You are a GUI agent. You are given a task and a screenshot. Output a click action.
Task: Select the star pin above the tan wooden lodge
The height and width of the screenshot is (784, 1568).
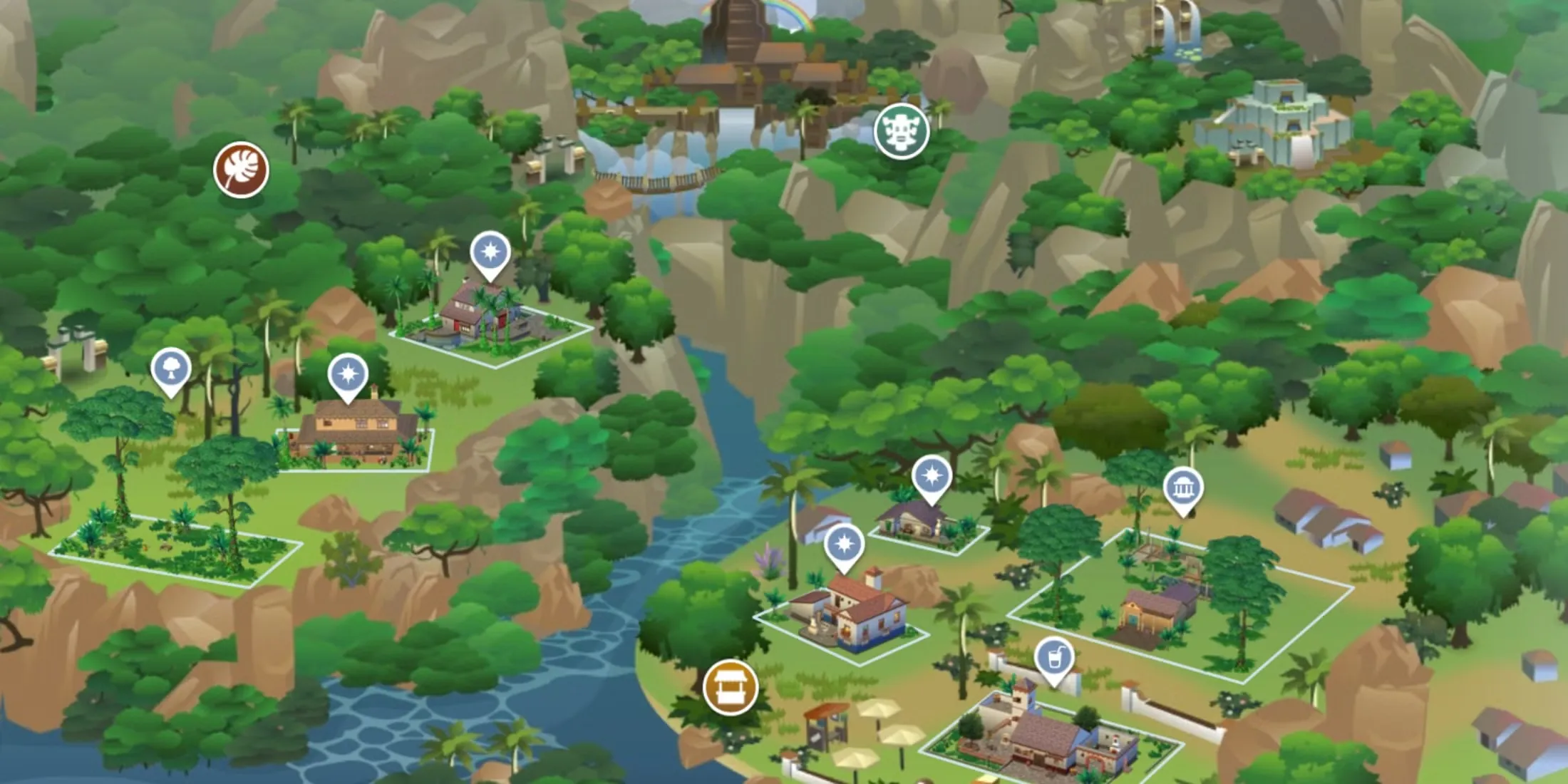pos(348,375)
